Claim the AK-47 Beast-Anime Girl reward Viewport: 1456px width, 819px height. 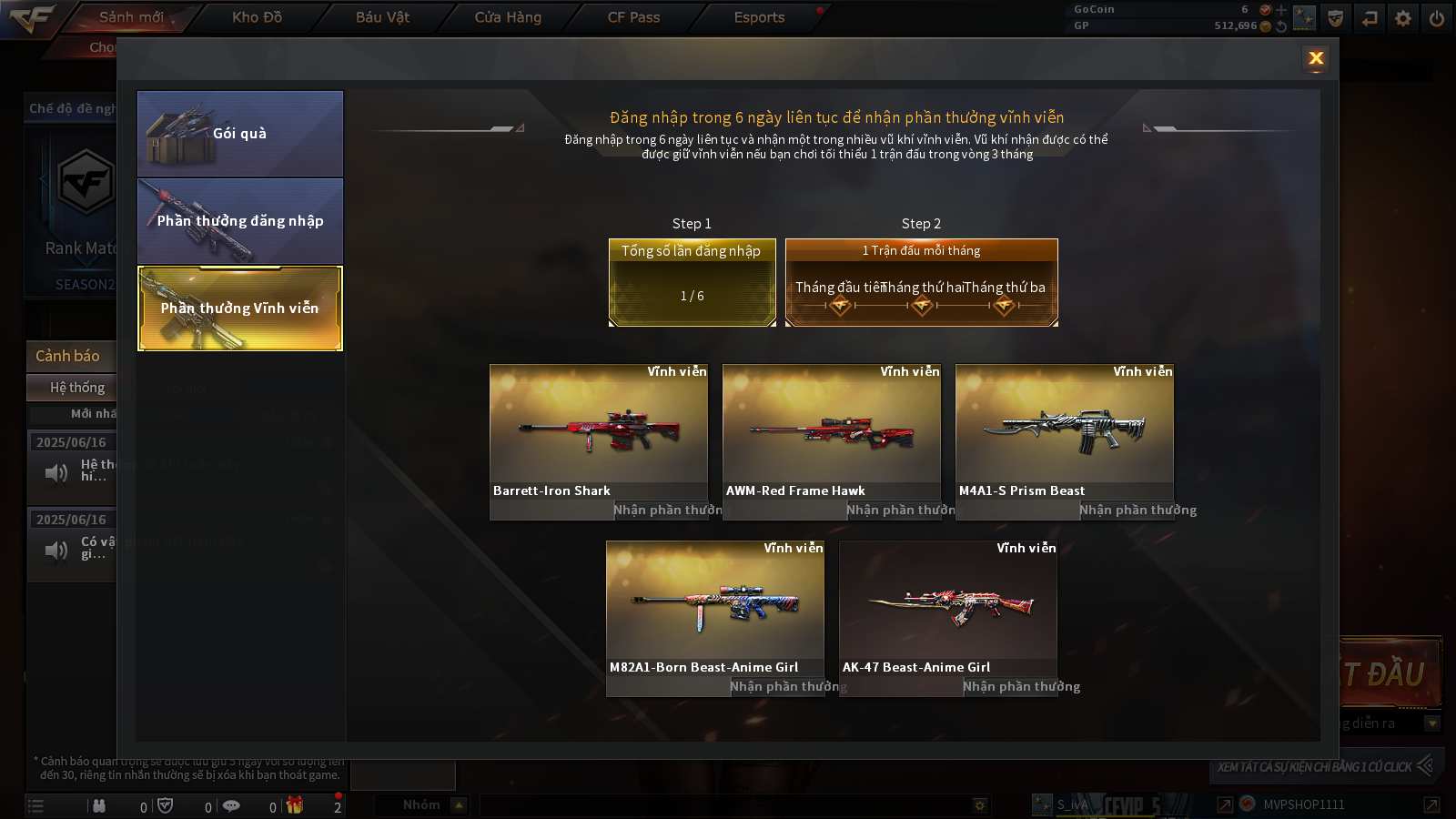tap(1020, 687)
